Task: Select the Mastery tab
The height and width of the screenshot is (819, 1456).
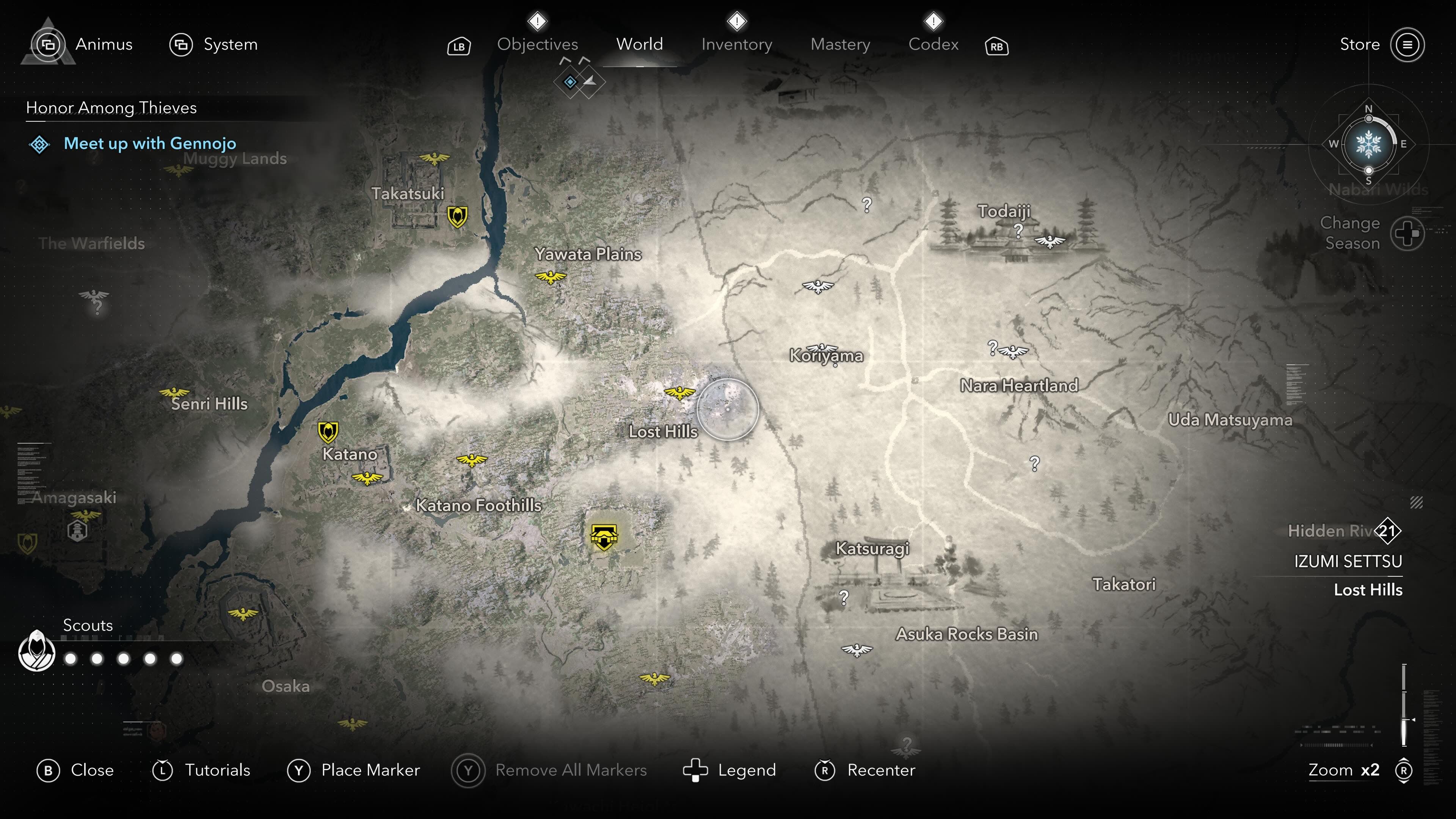Action: pos(840,44)
